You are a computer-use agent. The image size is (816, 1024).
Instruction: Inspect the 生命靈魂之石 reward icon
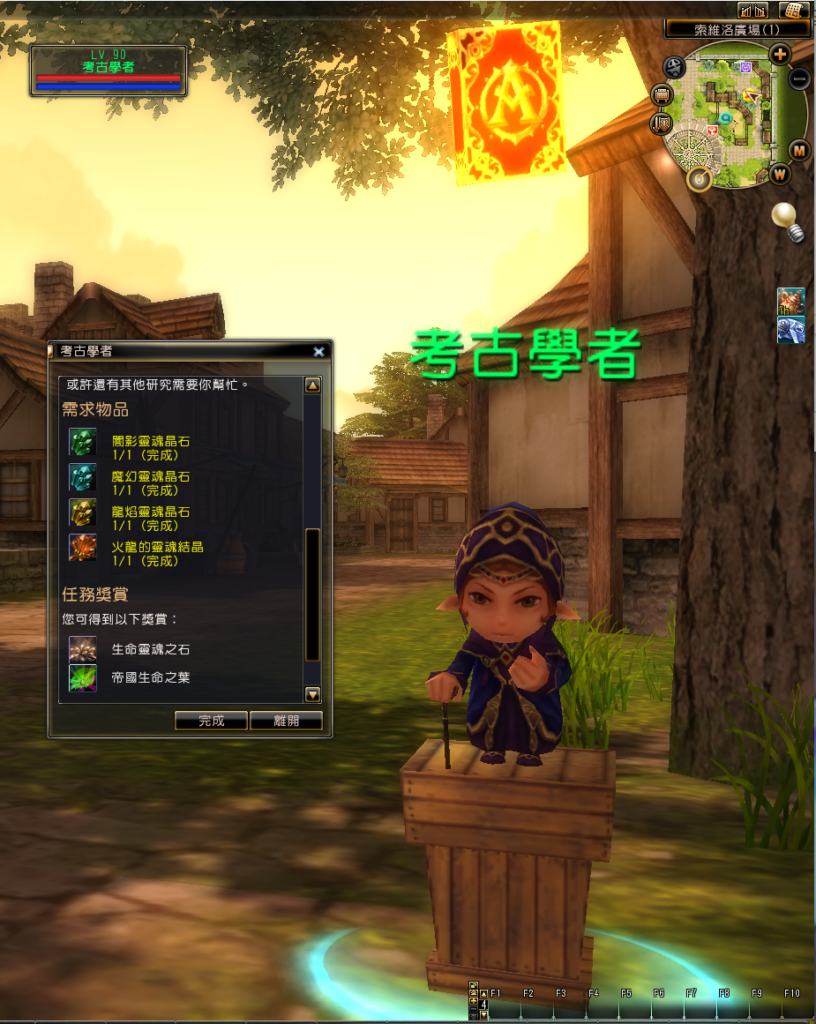click(82, 649)
